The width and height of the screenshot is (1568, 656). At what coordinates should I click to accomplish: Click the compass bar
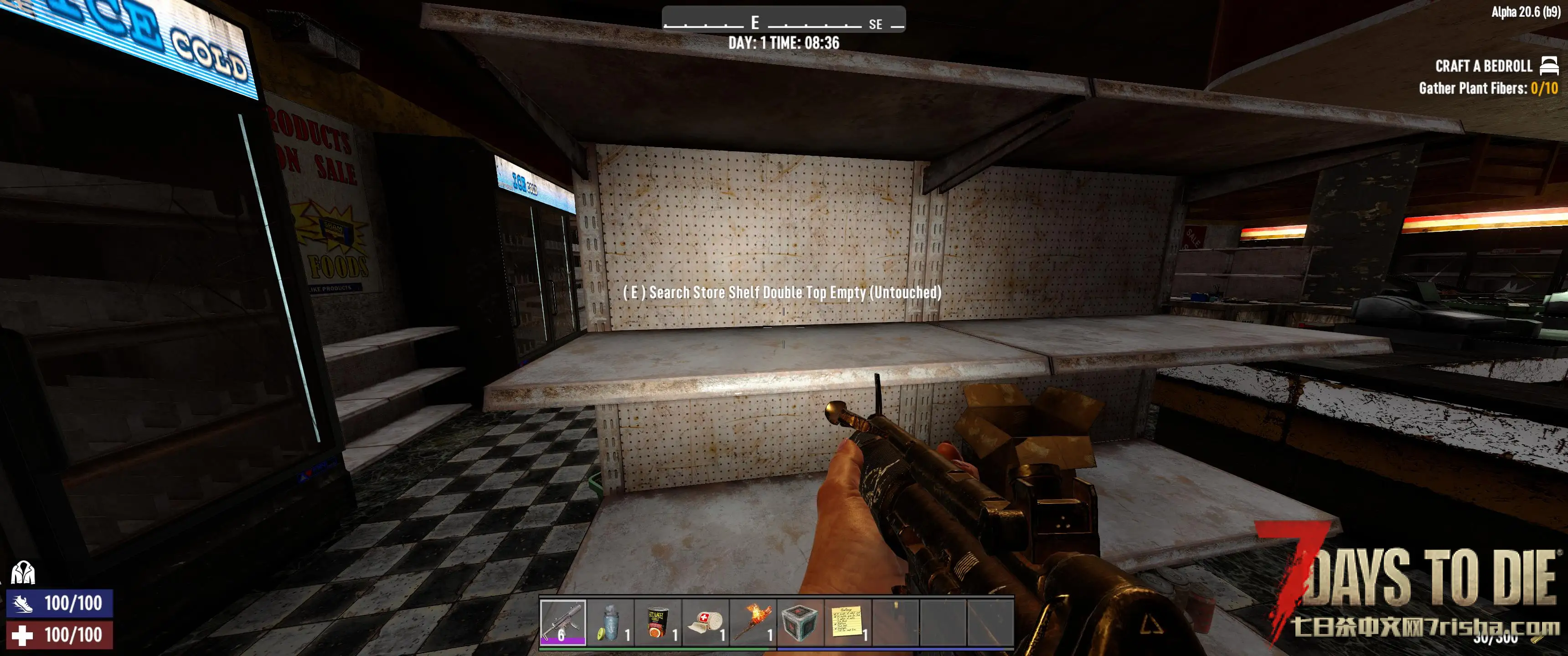pyautogui.click(x=784, y=21)
